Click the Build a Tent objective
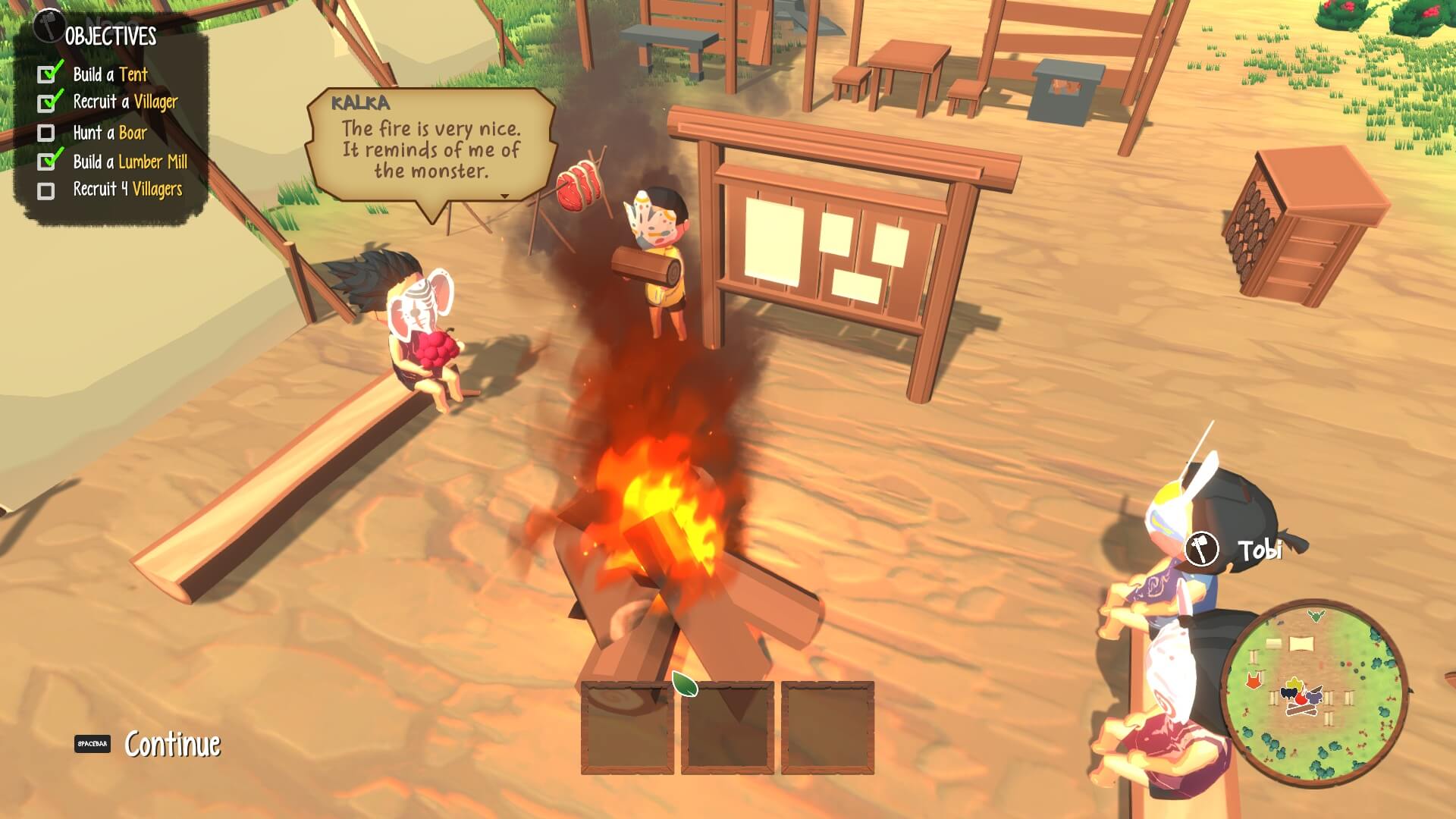 click(x=110, y=74)
